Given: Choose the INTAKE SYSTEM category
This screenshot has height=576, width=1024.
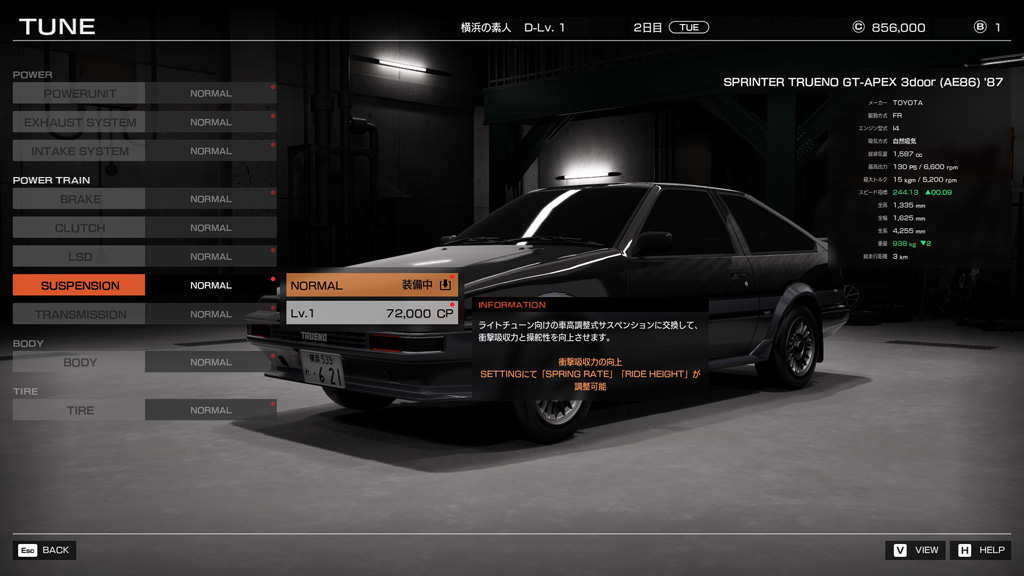Looking at the screenshot, I should pos(79,151).
